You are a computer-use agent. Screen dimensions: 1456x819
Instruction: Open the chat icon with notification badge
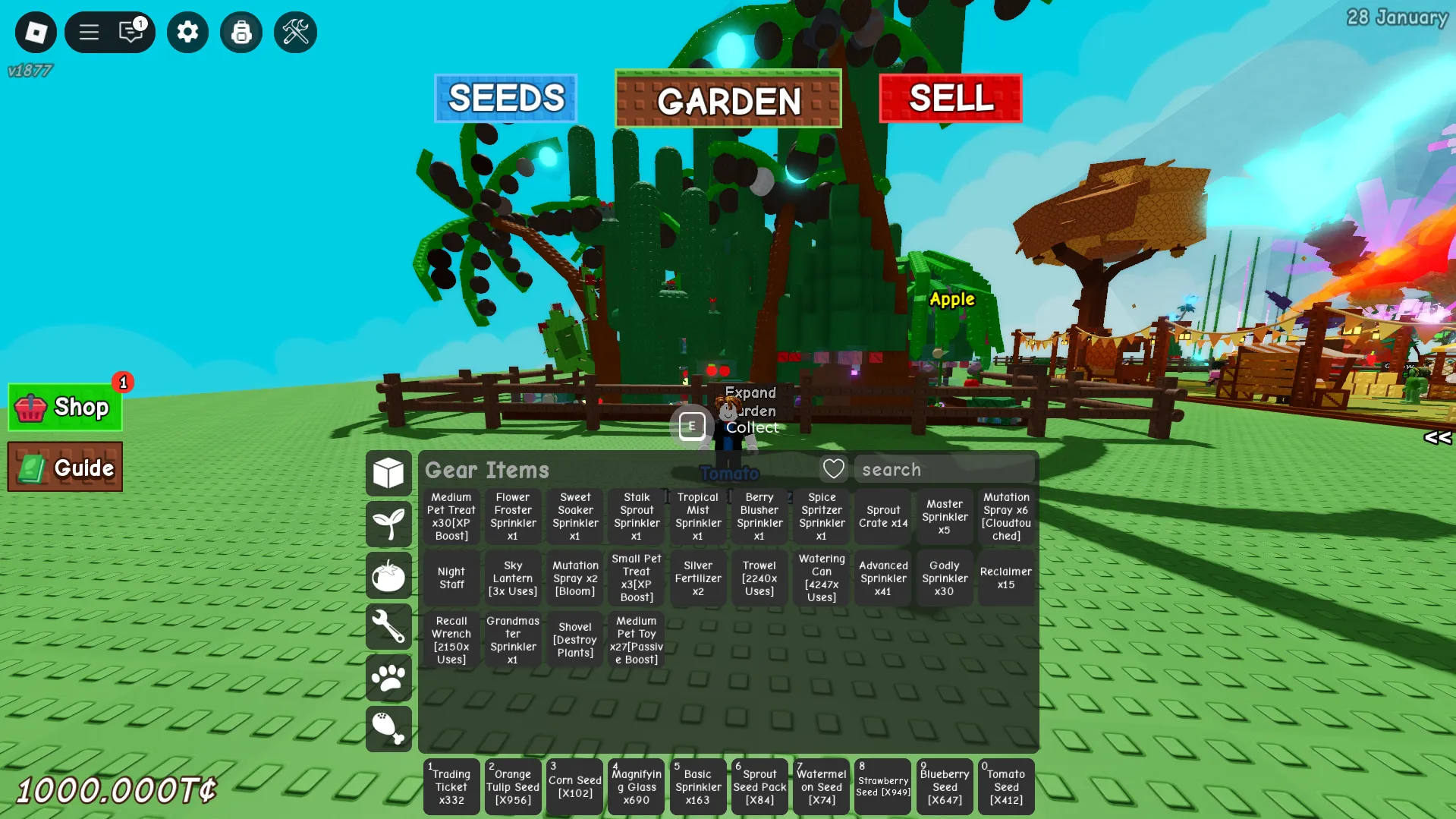point(131,32)
